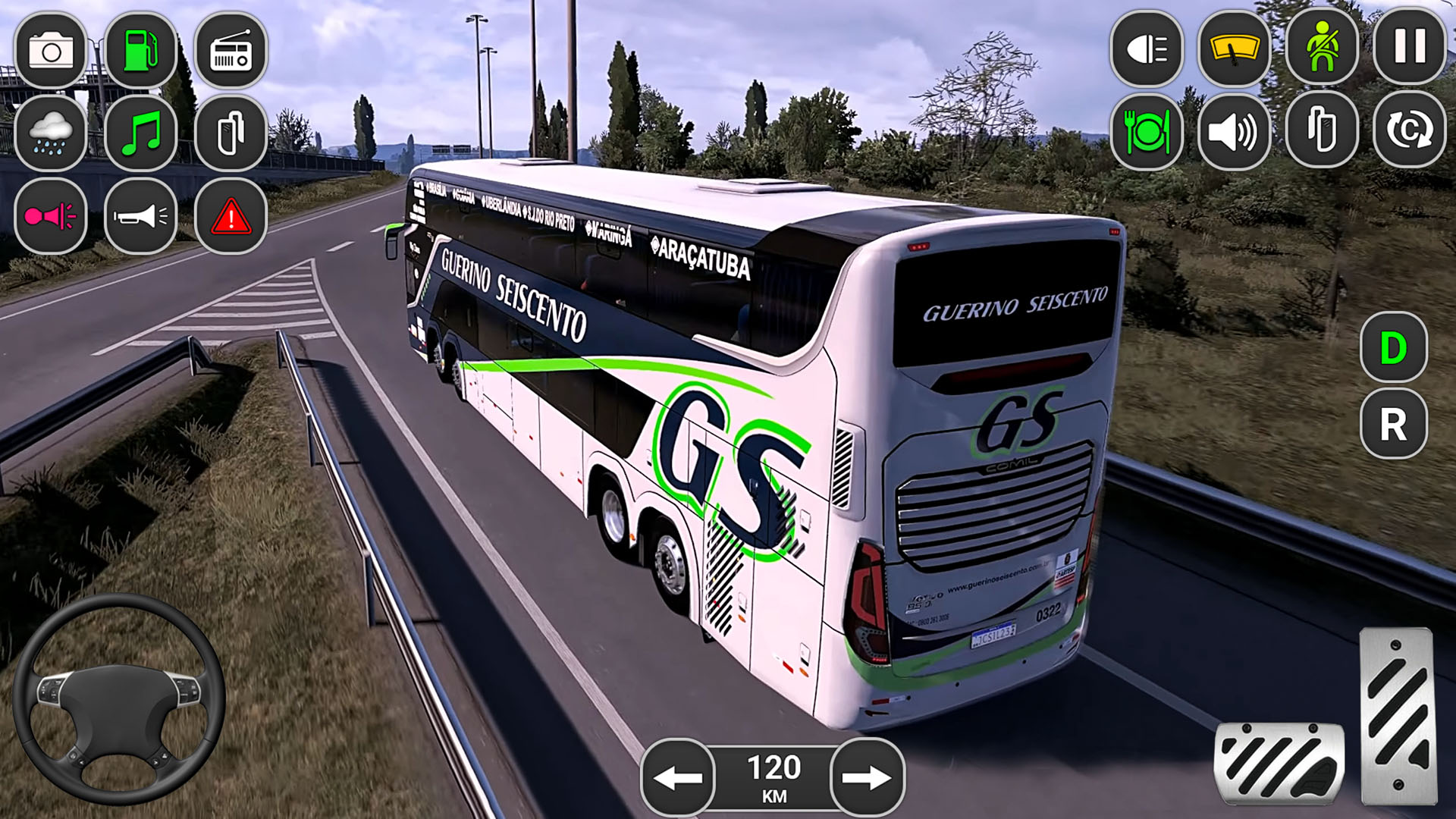This screenshot has width=1456, height=819.
Task: Open the green fork and plate icon
Action: (x=1147, y=132)
